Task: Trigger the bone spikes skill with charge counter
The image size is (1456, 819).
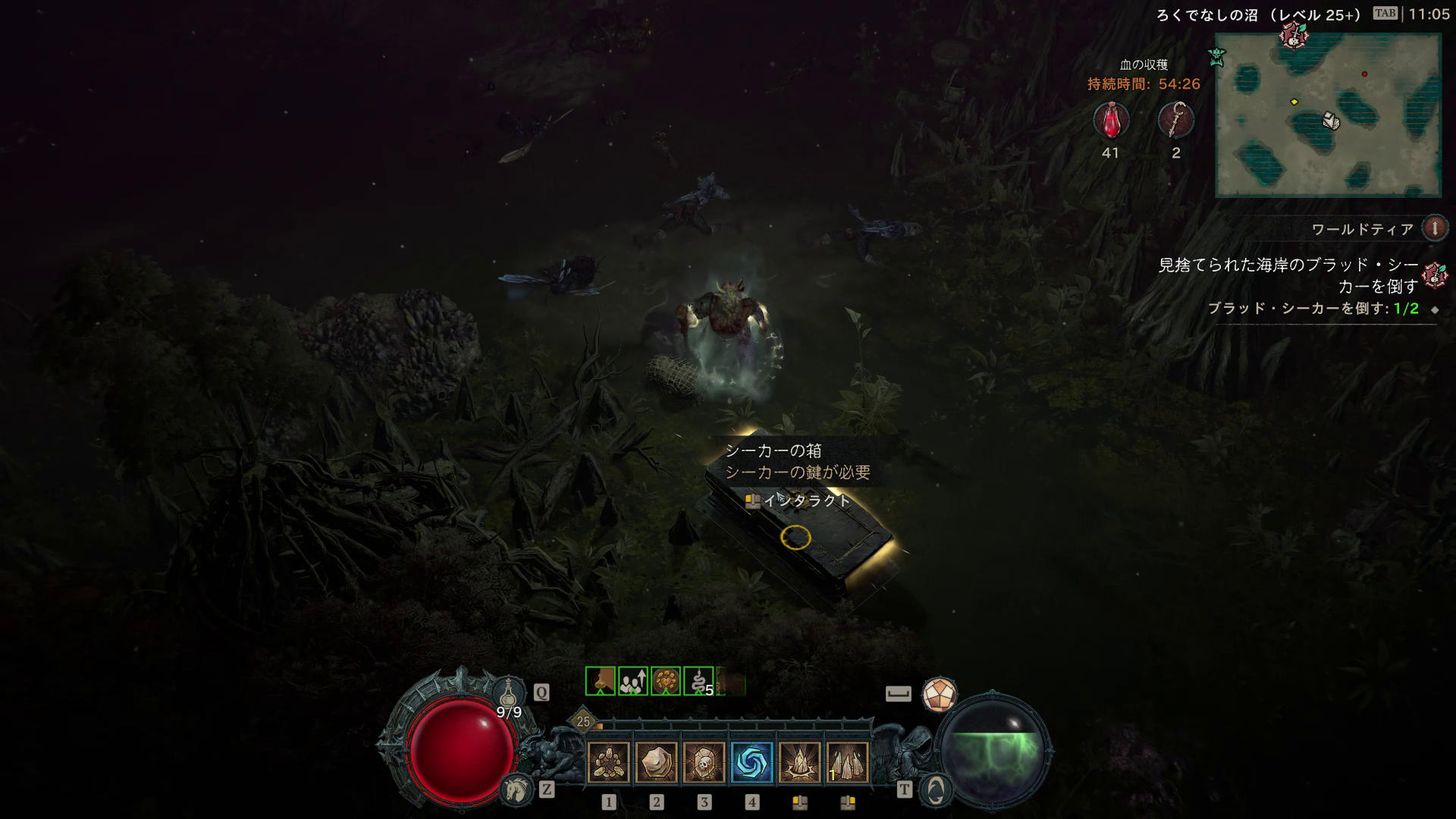Action: (847, 762)
